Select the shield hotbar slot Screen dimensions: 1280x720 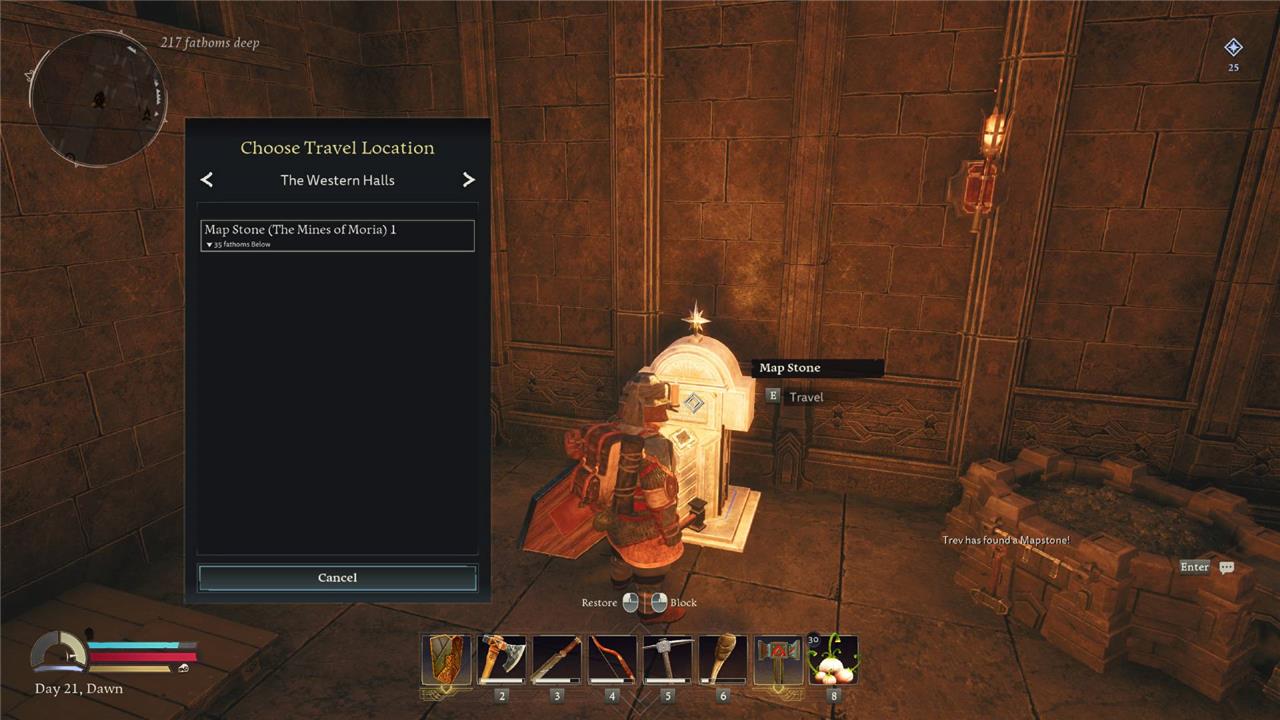point(446,659)
